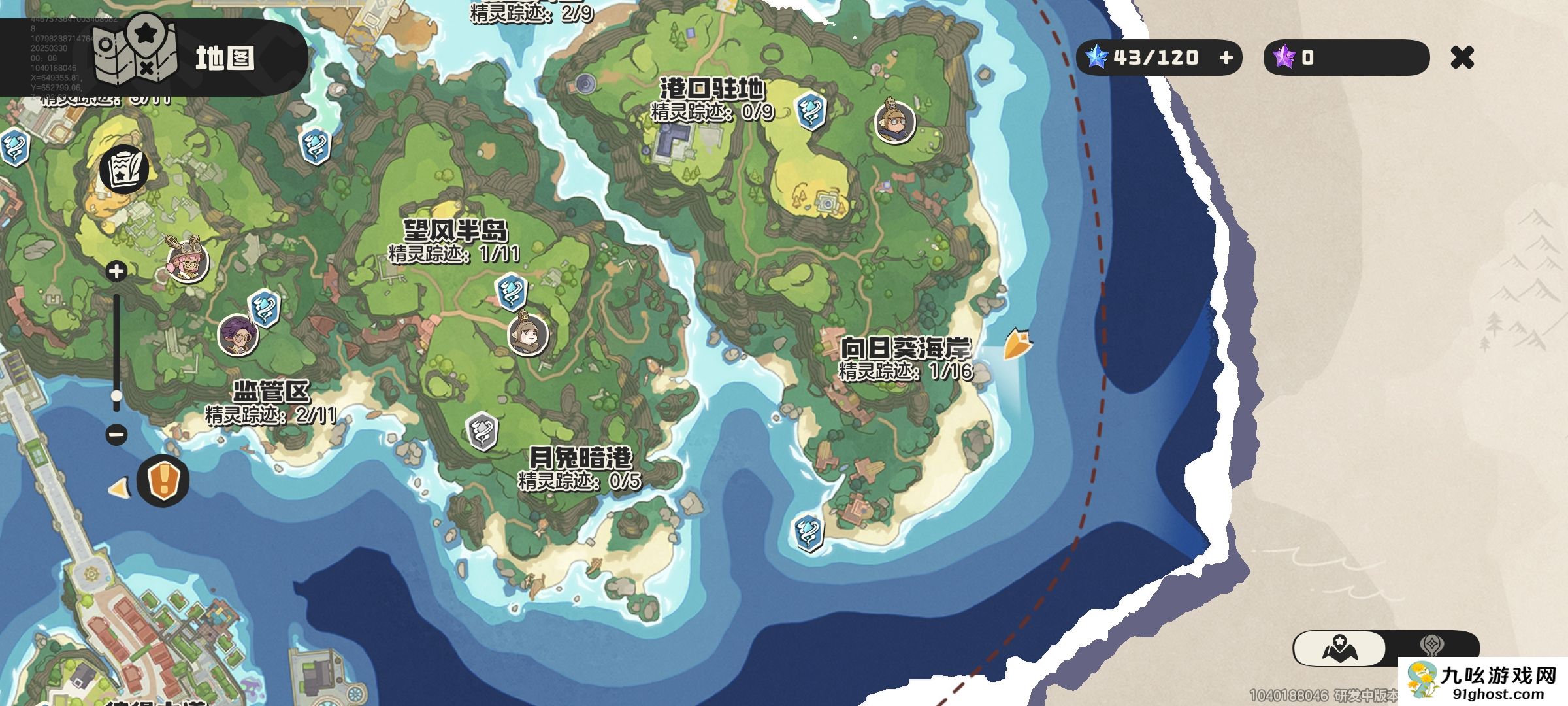Click the plus next to 43/120 star counter

tap(1228, 58)
